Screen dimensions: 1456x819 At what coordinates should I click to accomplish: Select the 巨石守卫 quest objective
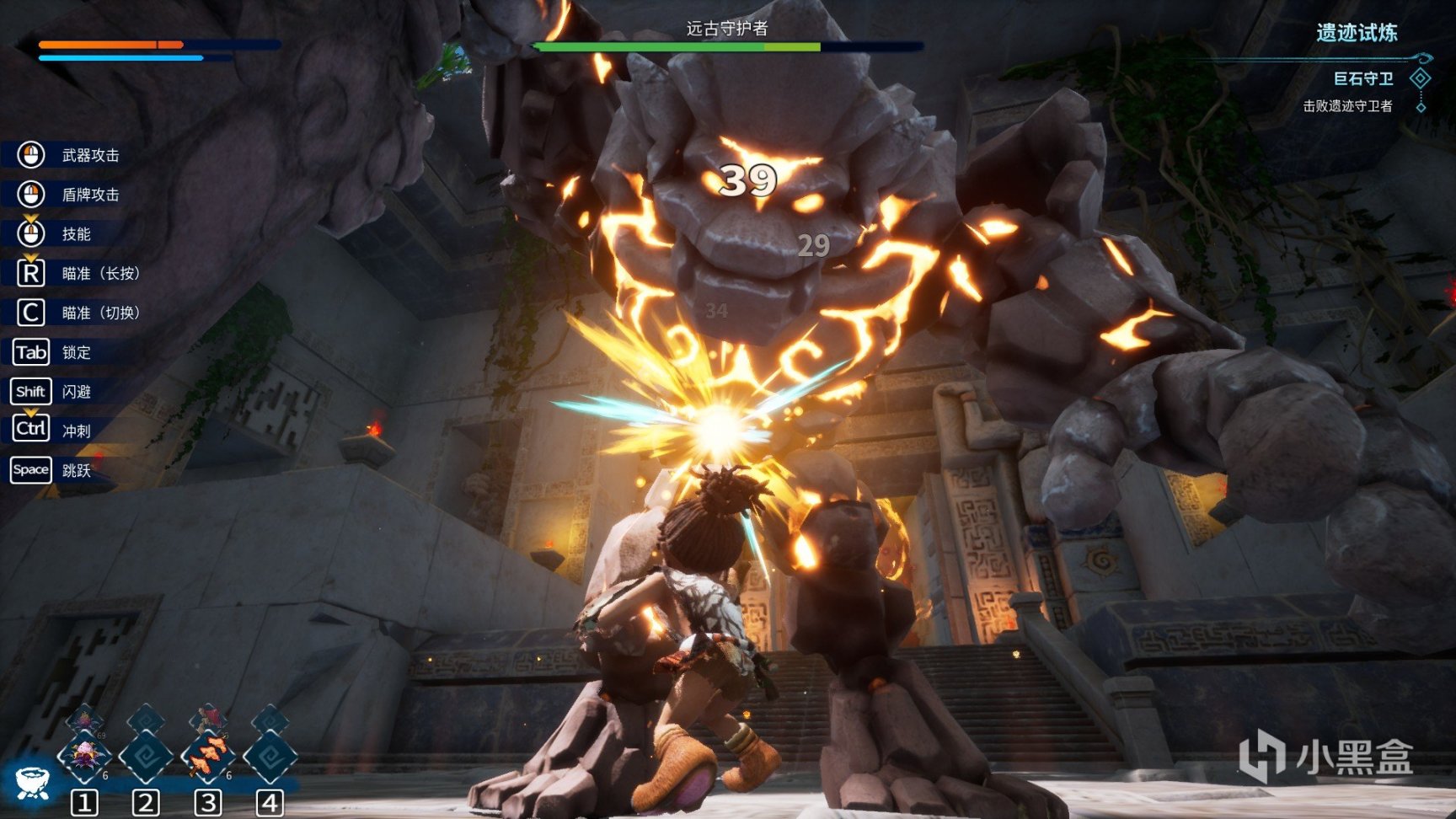(x=1362, y=79)
